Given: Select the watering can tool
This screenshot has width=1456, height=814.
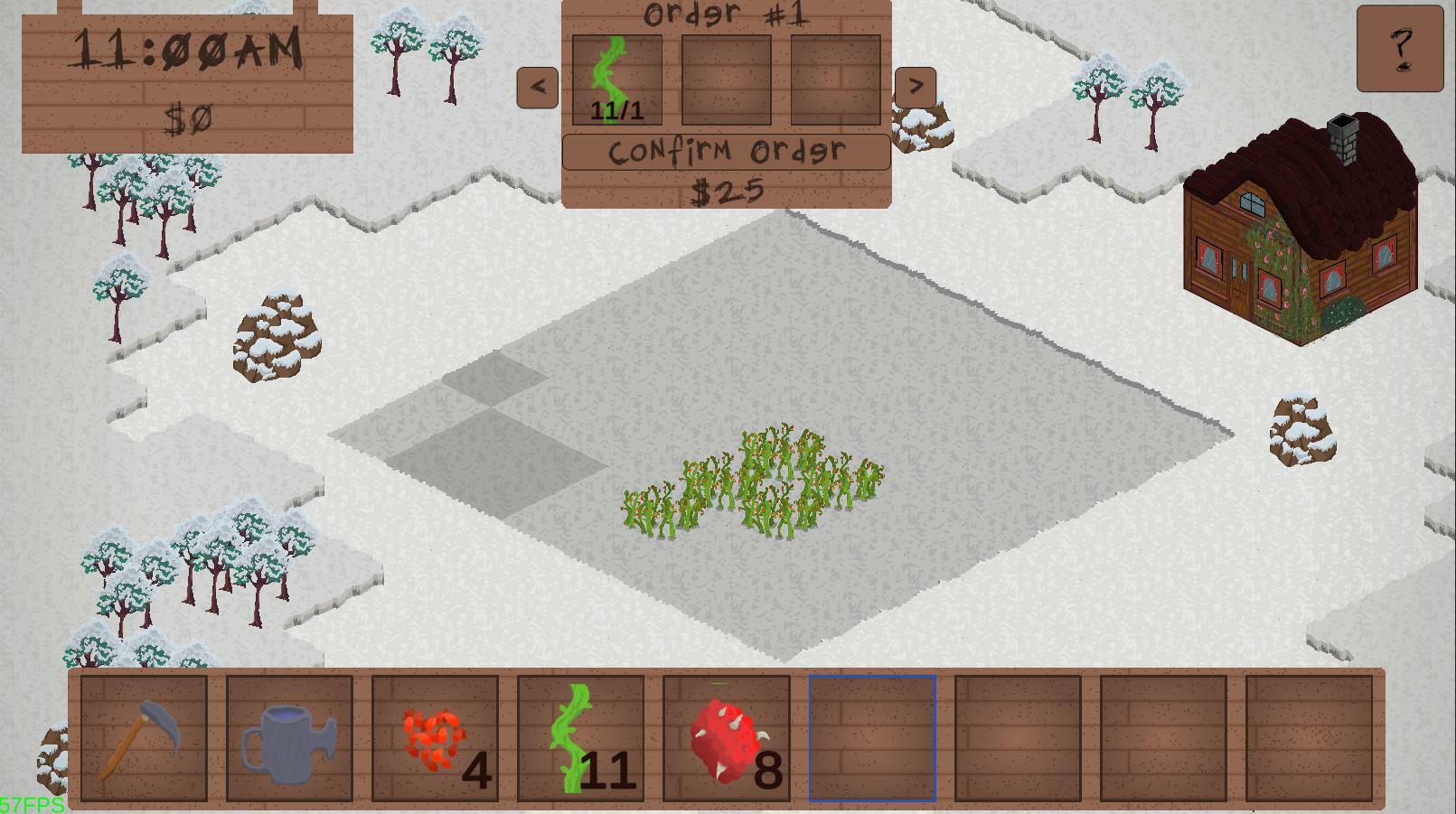Looking at the screenshot, I should 289,739.
